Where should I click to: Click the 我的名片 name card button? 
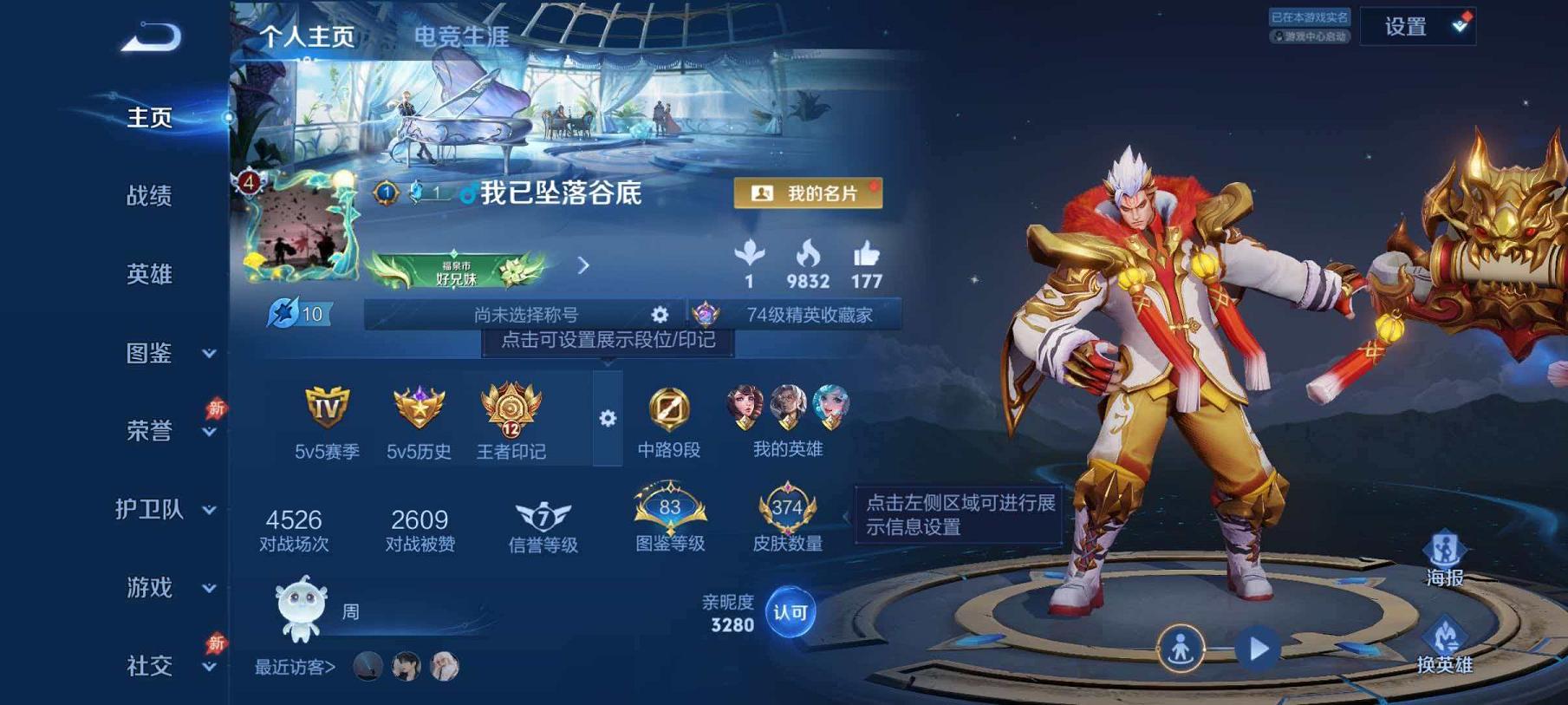tap(810, 193)
